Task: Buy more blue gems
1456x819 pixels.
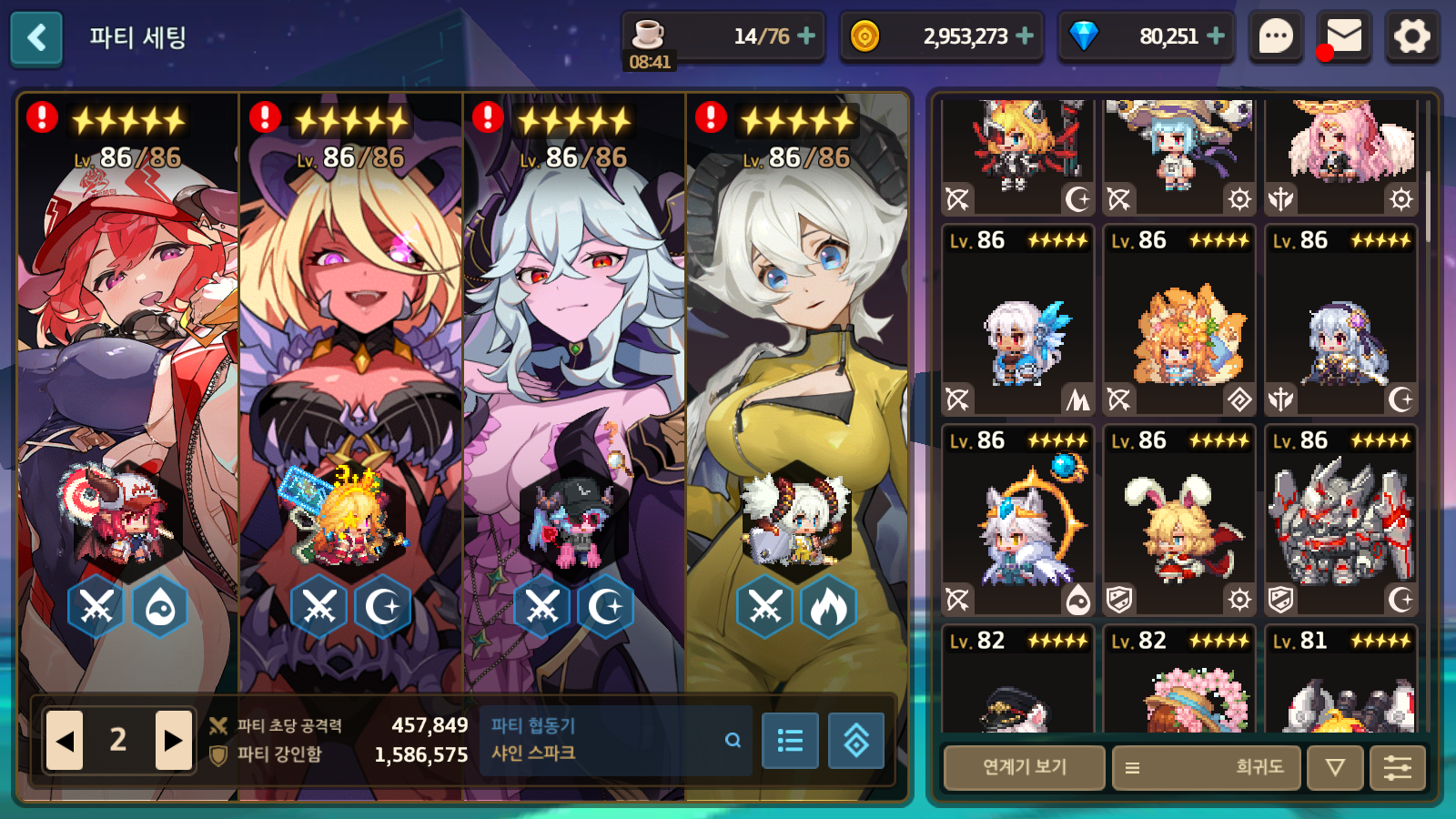Action: 1216,36
